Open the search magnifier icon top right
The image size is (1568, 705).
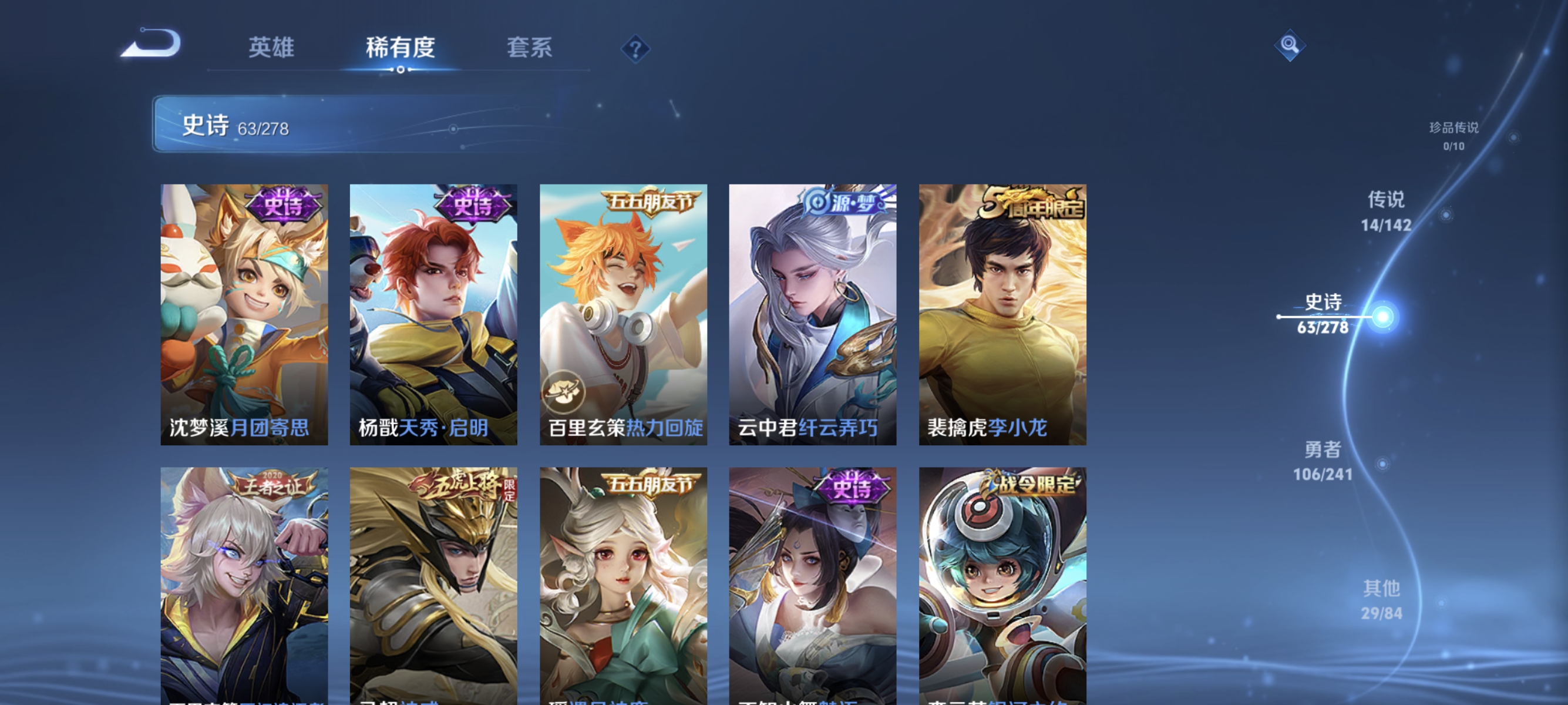tap(1290, 45)
